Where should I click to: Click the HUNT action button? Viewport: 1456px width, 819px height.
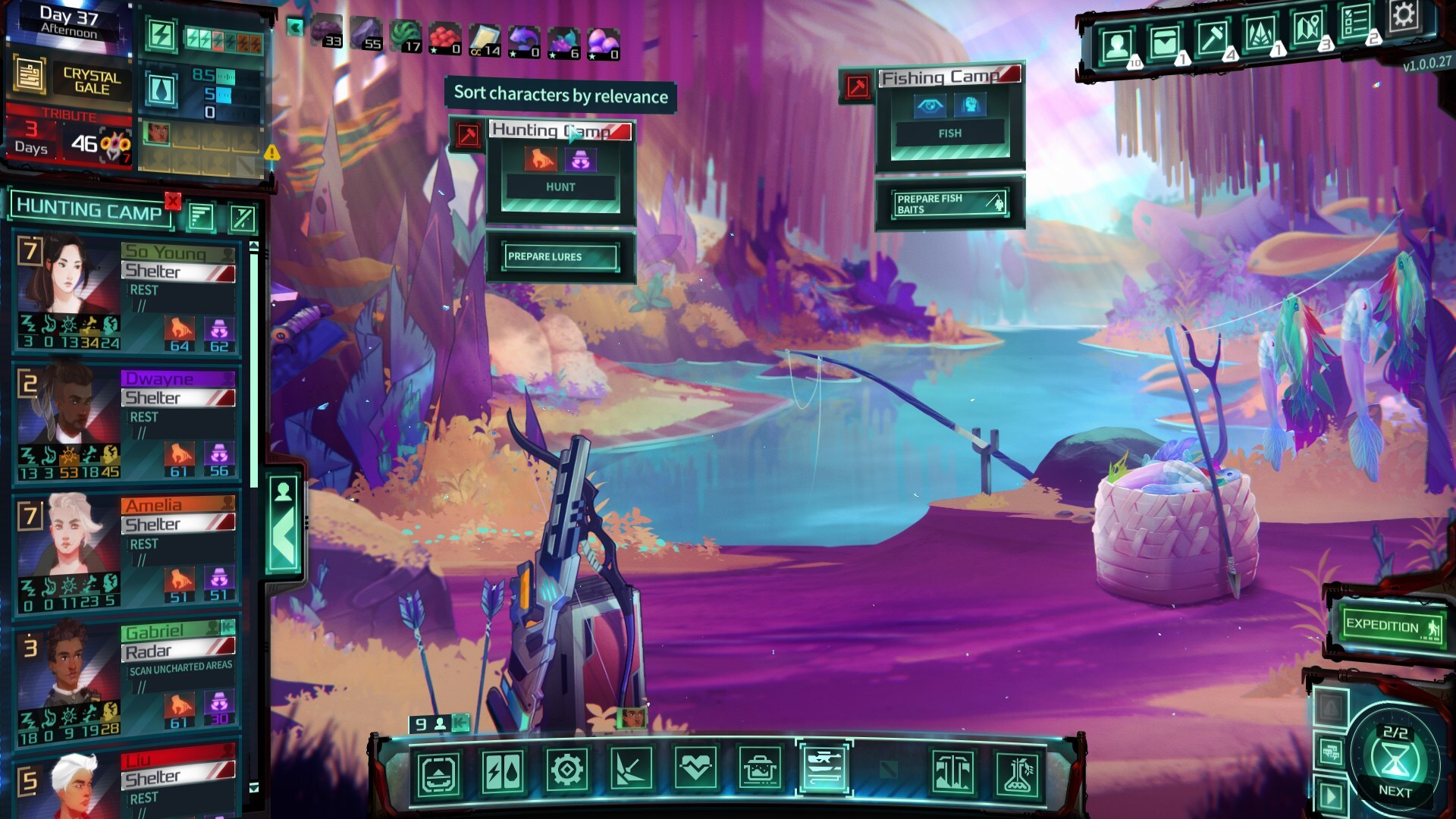tap(560, 187)
